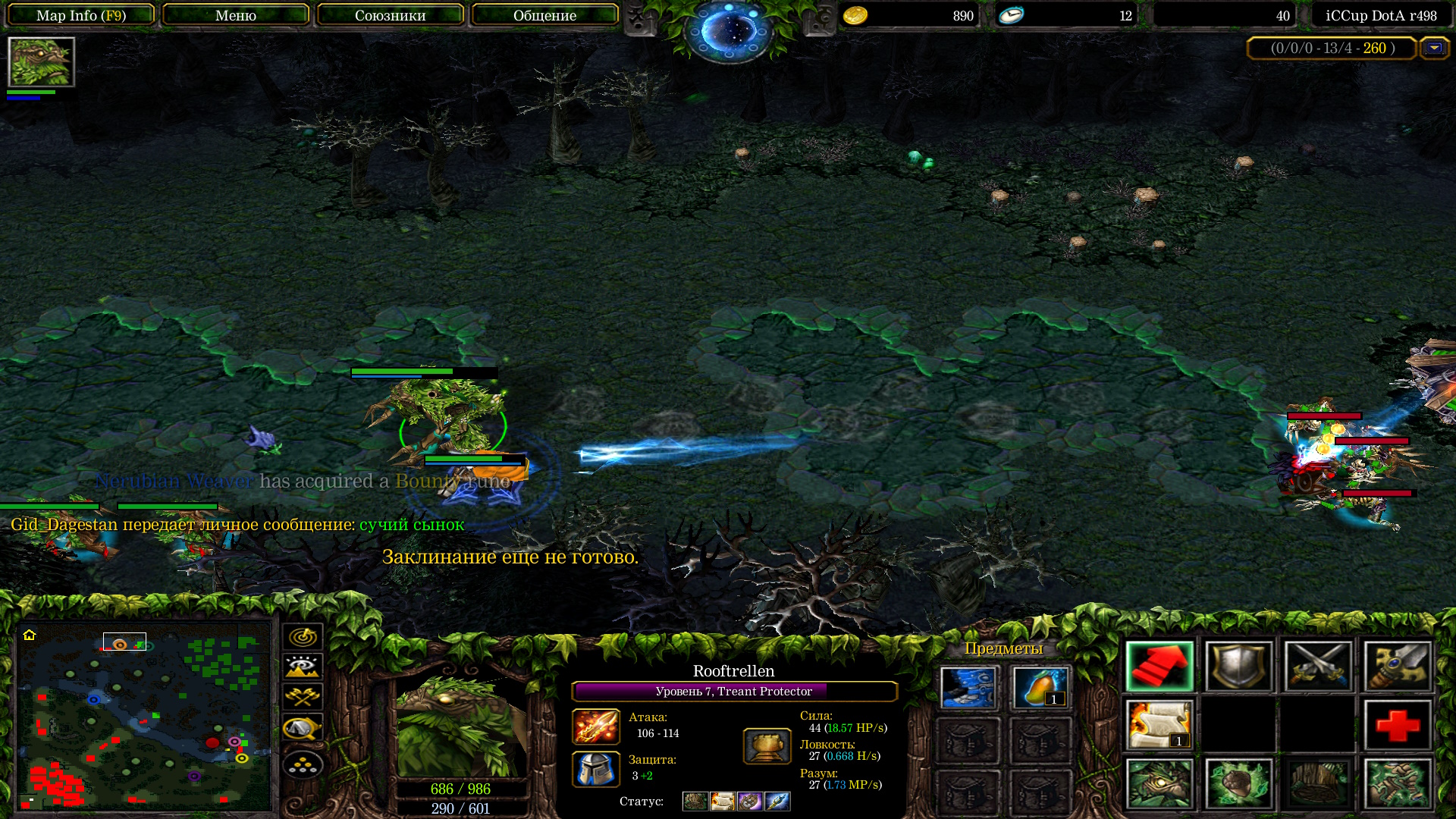Image resolution: width=1456 pixels, height=819 pixels.
Task: Toggle creep camp display on minimap
Action: point(303,729)
